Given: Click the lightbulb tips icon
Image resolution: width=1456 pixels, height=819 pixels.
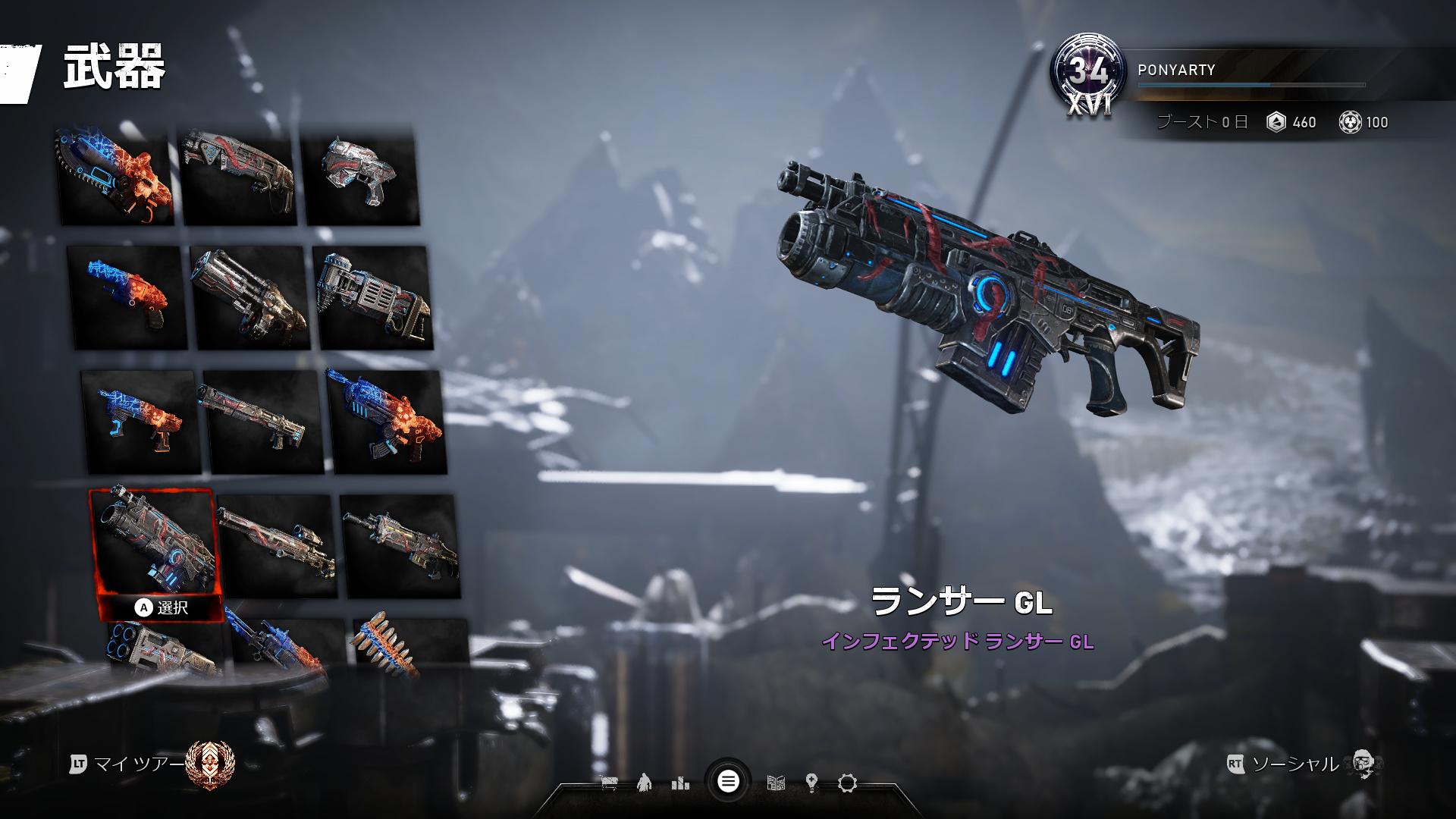Looking at the screenshot, I should (812, 783).
